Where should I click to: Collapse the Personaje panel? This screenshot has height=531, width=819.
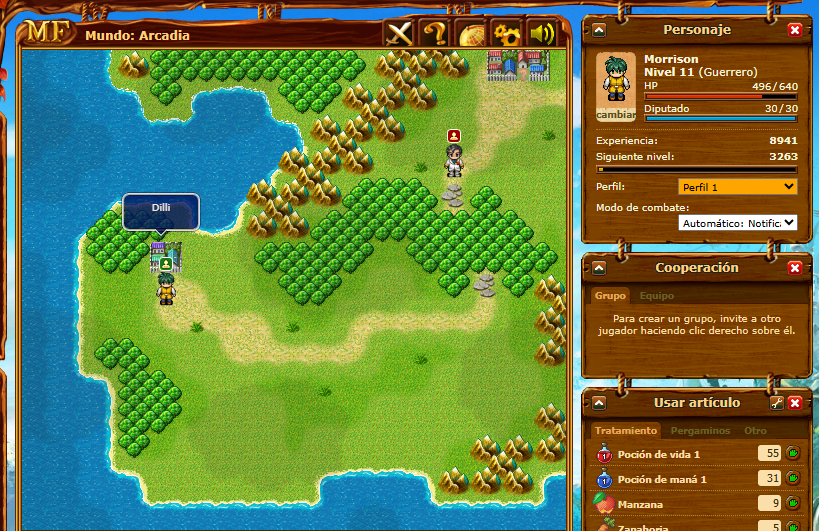click(599, 30)
